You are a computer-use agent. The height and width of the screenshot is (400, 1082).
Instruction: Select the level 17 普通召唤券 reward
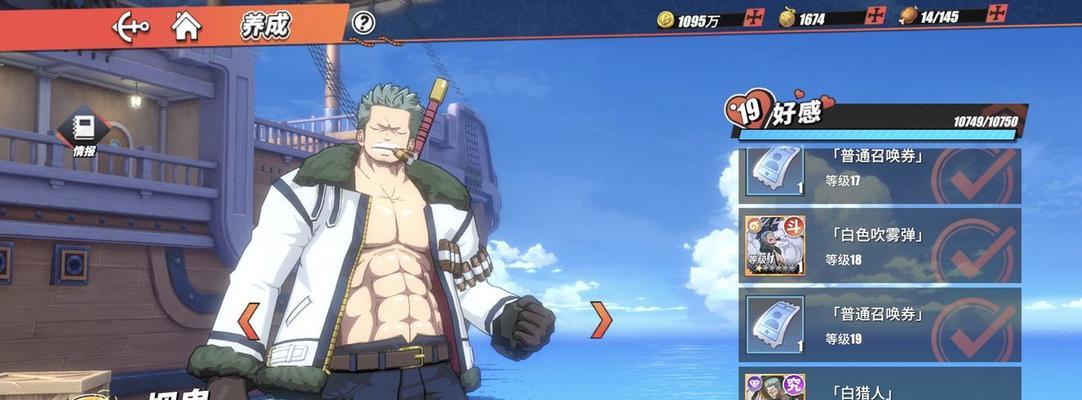pyautogui.click(x=880, y=171)
